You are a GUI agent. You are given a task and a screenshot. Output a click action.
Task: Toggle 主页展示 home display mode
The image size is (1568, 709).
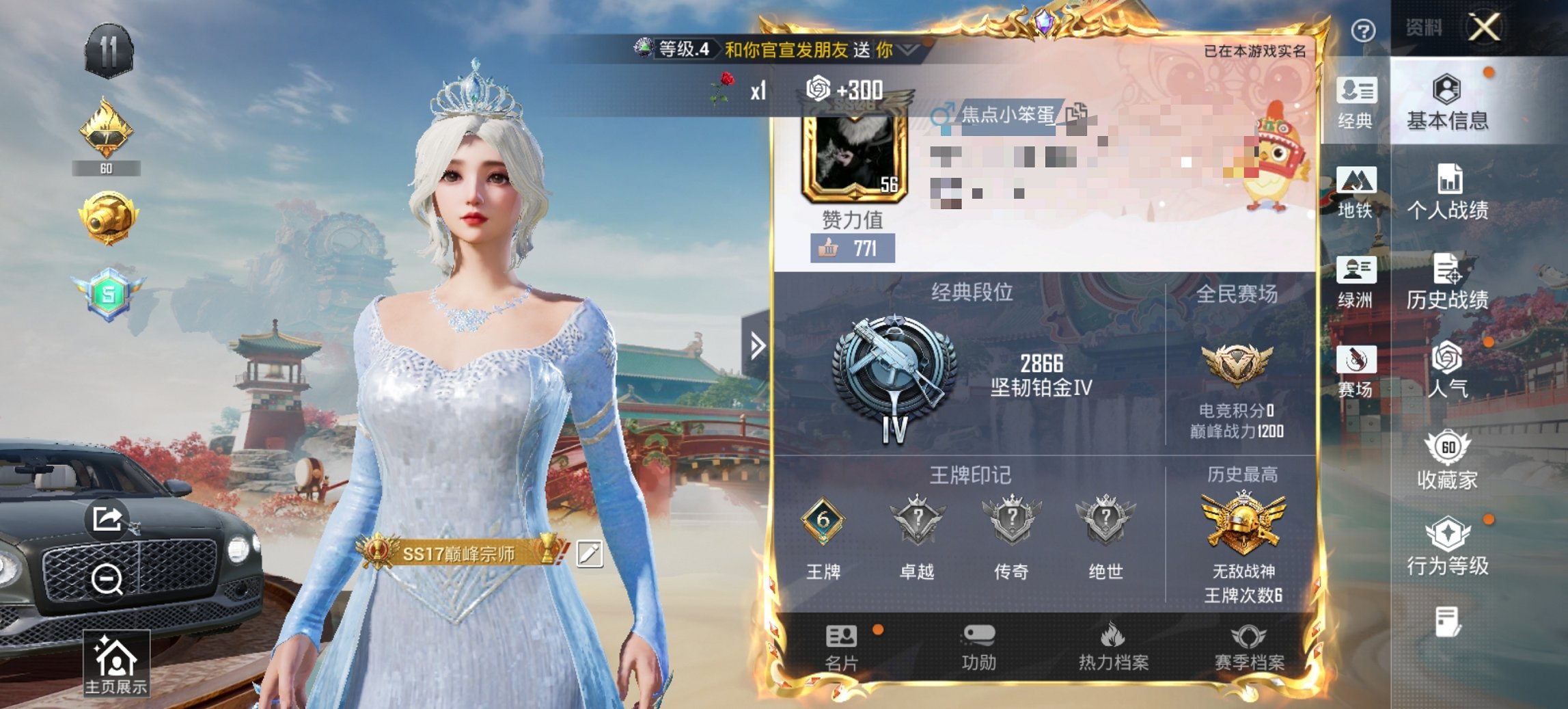click(118, 660)
